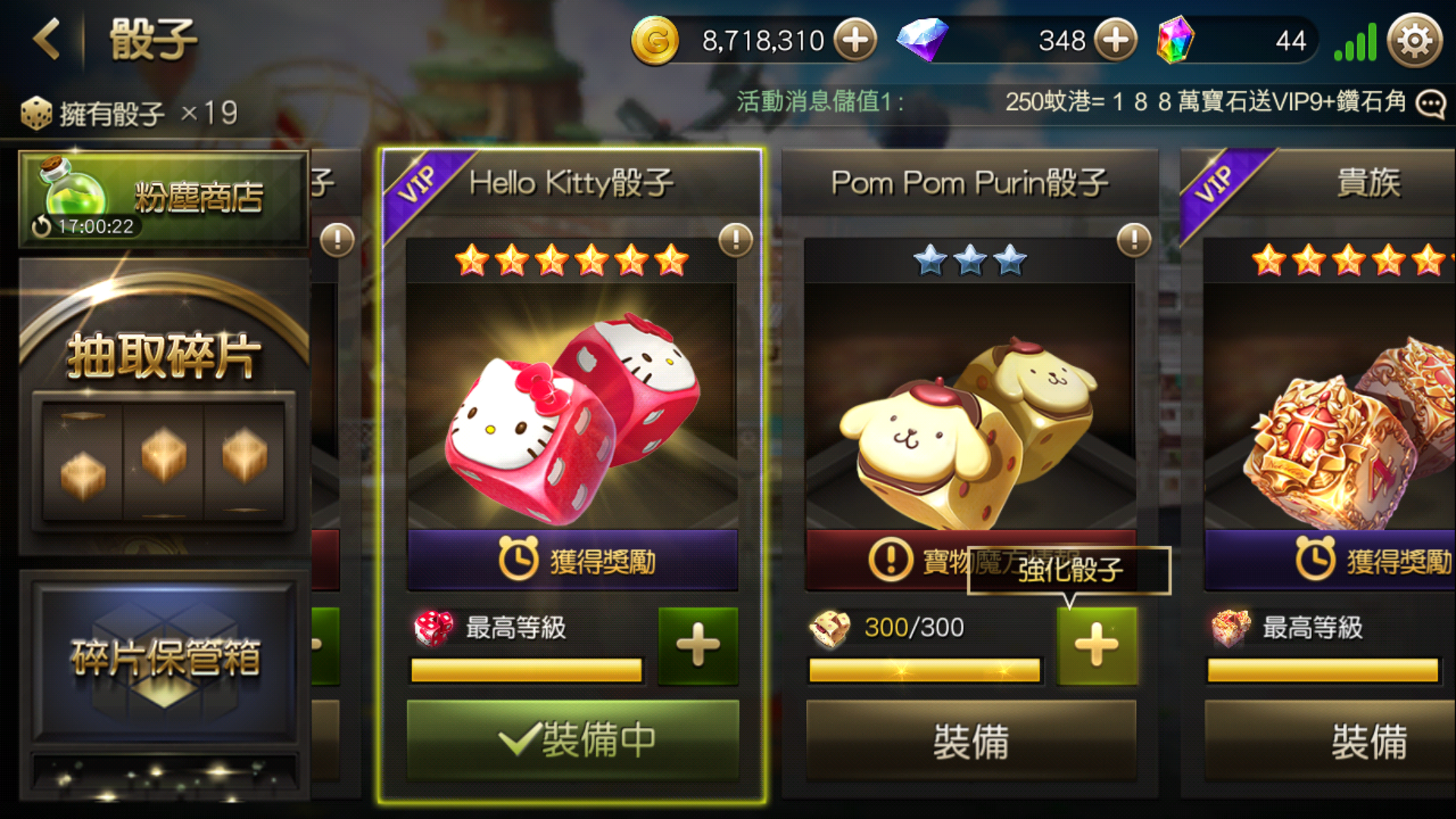Screen dimensions: 1456x819
Task: Add more diamonds
Action: (x=1116, y=40)
